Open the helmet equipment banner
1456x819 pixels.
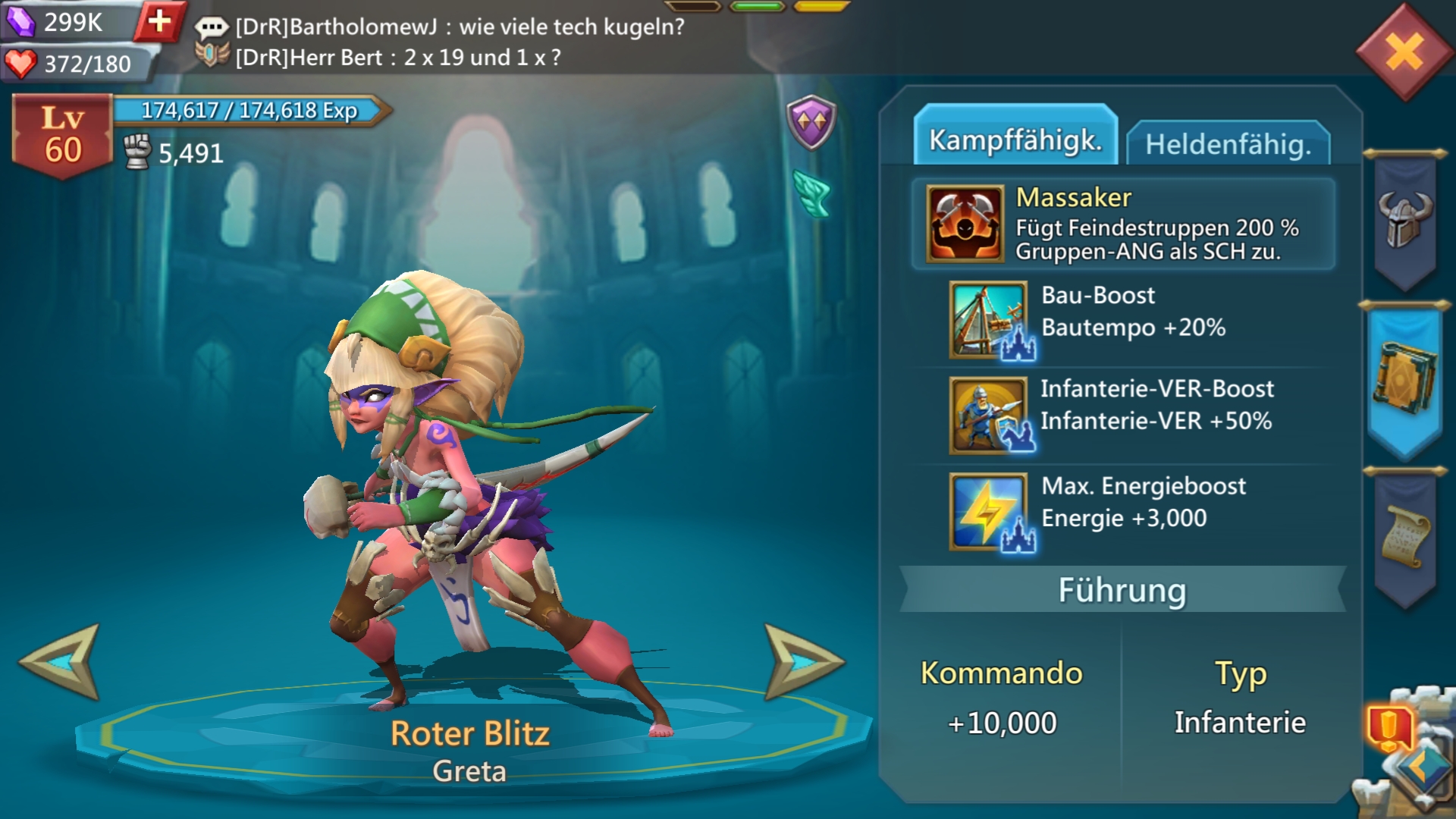1405,220
